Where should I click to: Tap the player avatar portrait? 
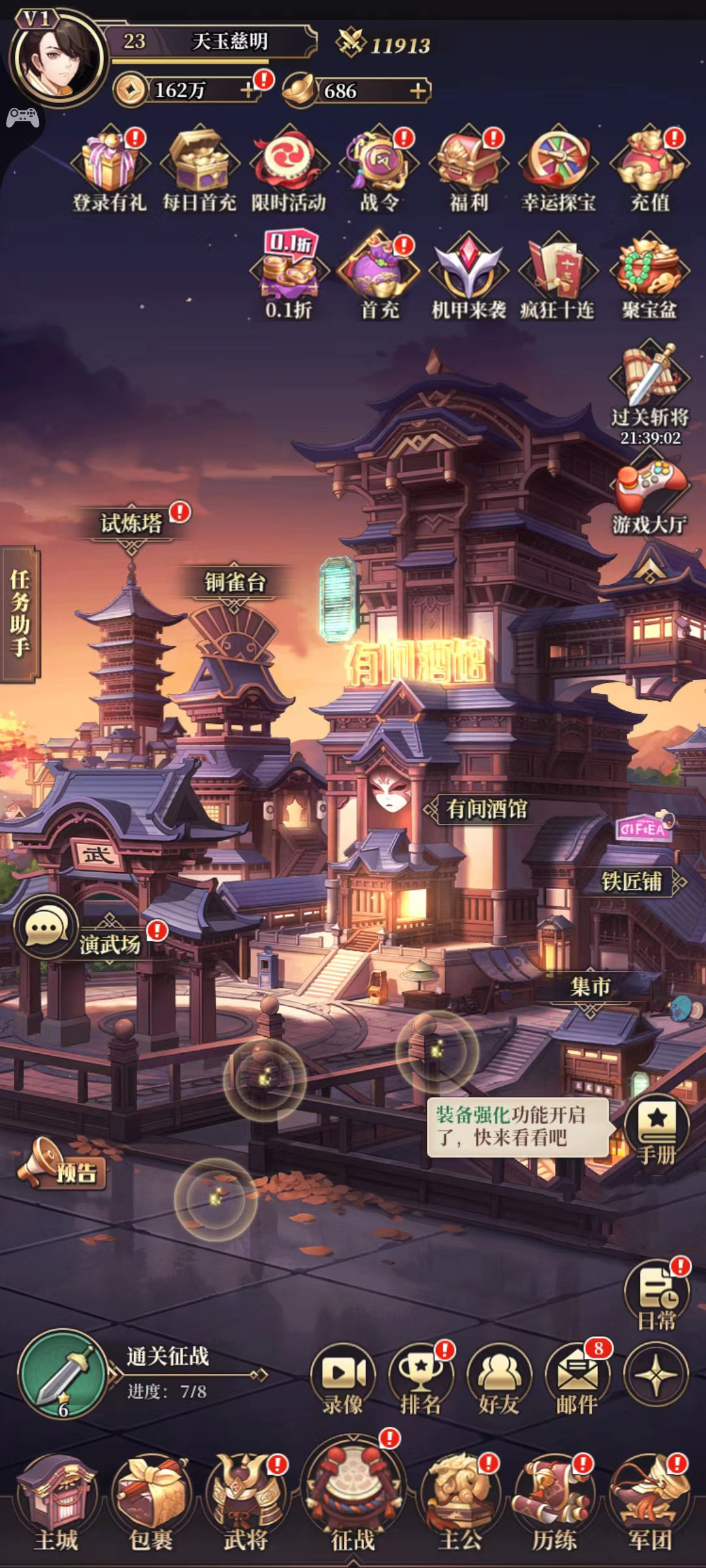point(59,59)
